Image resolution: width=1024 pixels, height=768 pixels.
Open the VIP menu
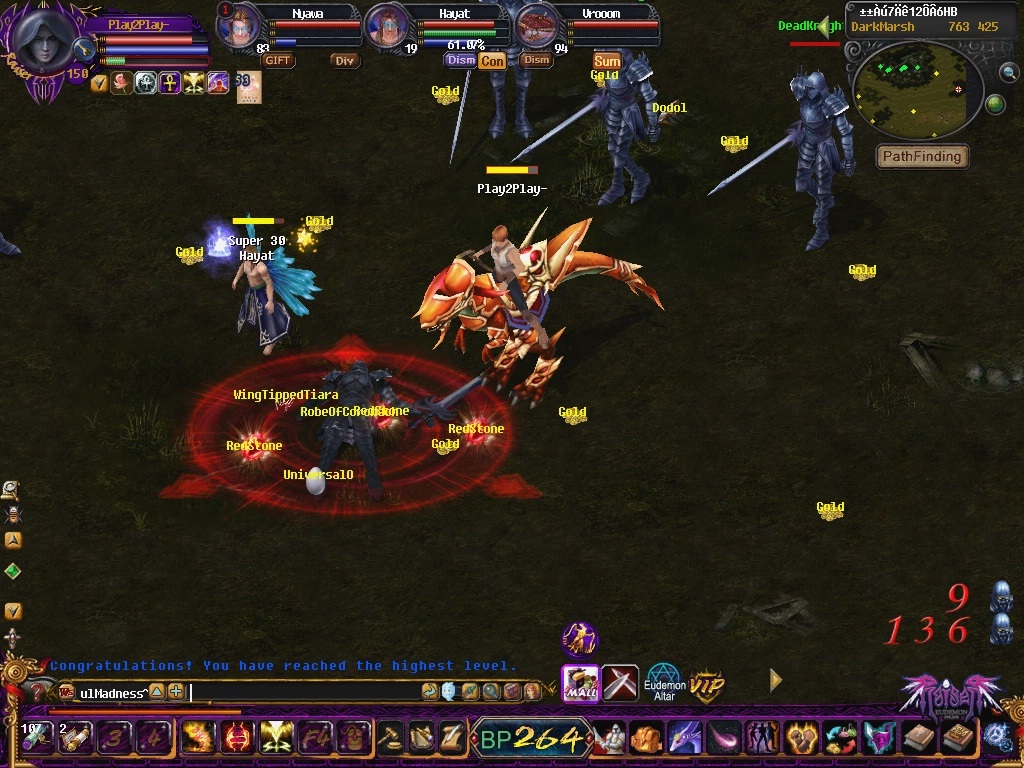pos(707,686)
